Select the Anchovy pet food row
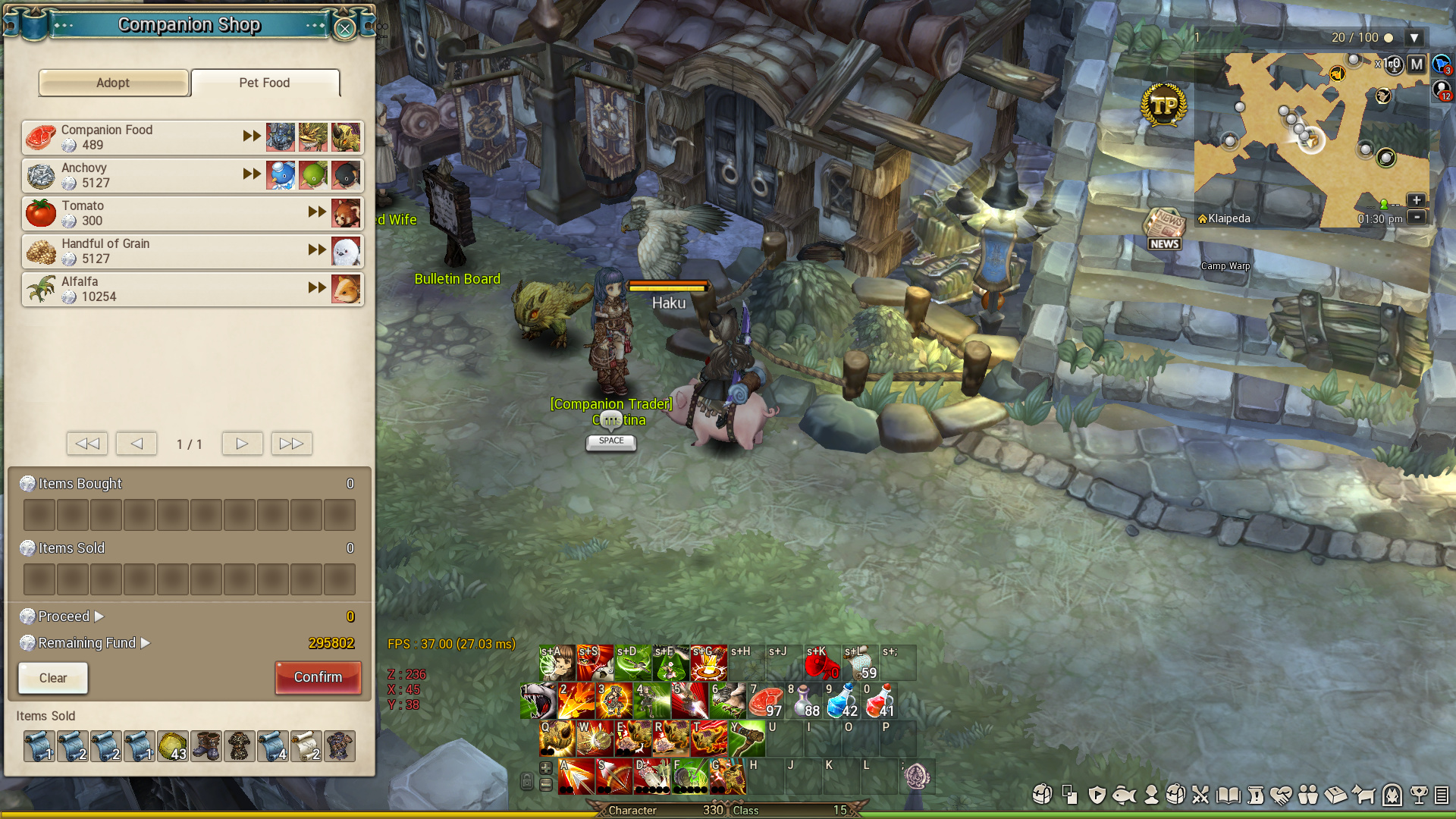Screen dimensions: 1456x819 tap(136, 175)
